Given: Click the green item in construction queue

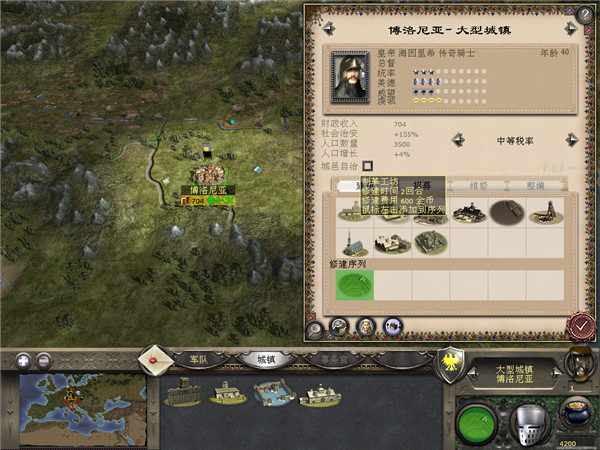Looking at the screenshot, I should coord(353,284).
